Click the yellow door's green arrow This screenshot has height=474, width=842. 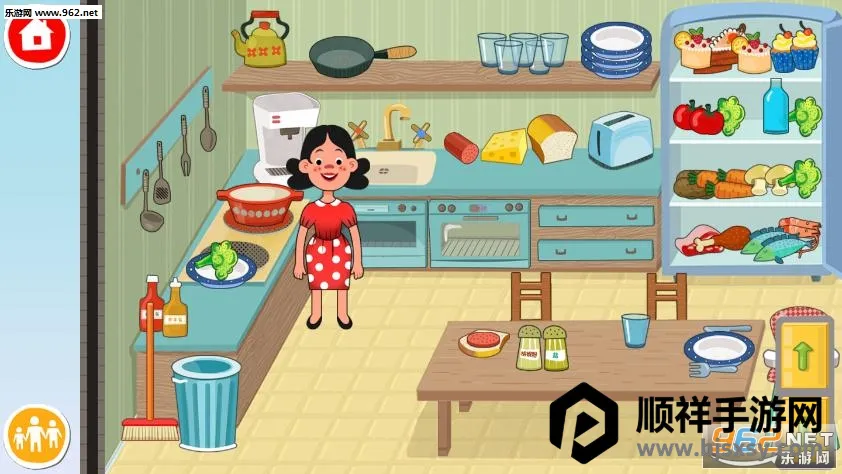coord(802,356)
